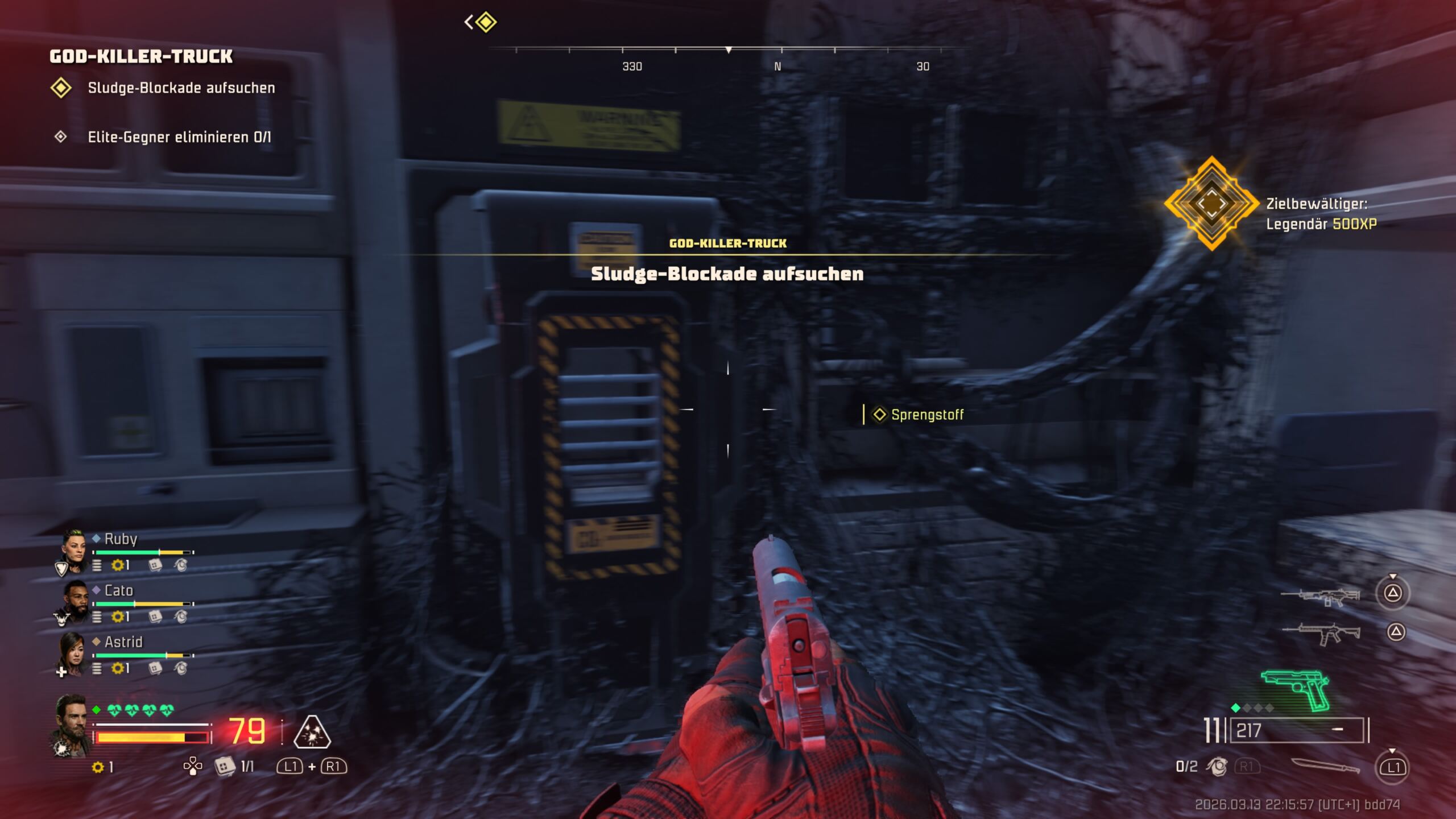Click the yellow objective marker above compass
1456x819 pixels.
pos(486,23)
